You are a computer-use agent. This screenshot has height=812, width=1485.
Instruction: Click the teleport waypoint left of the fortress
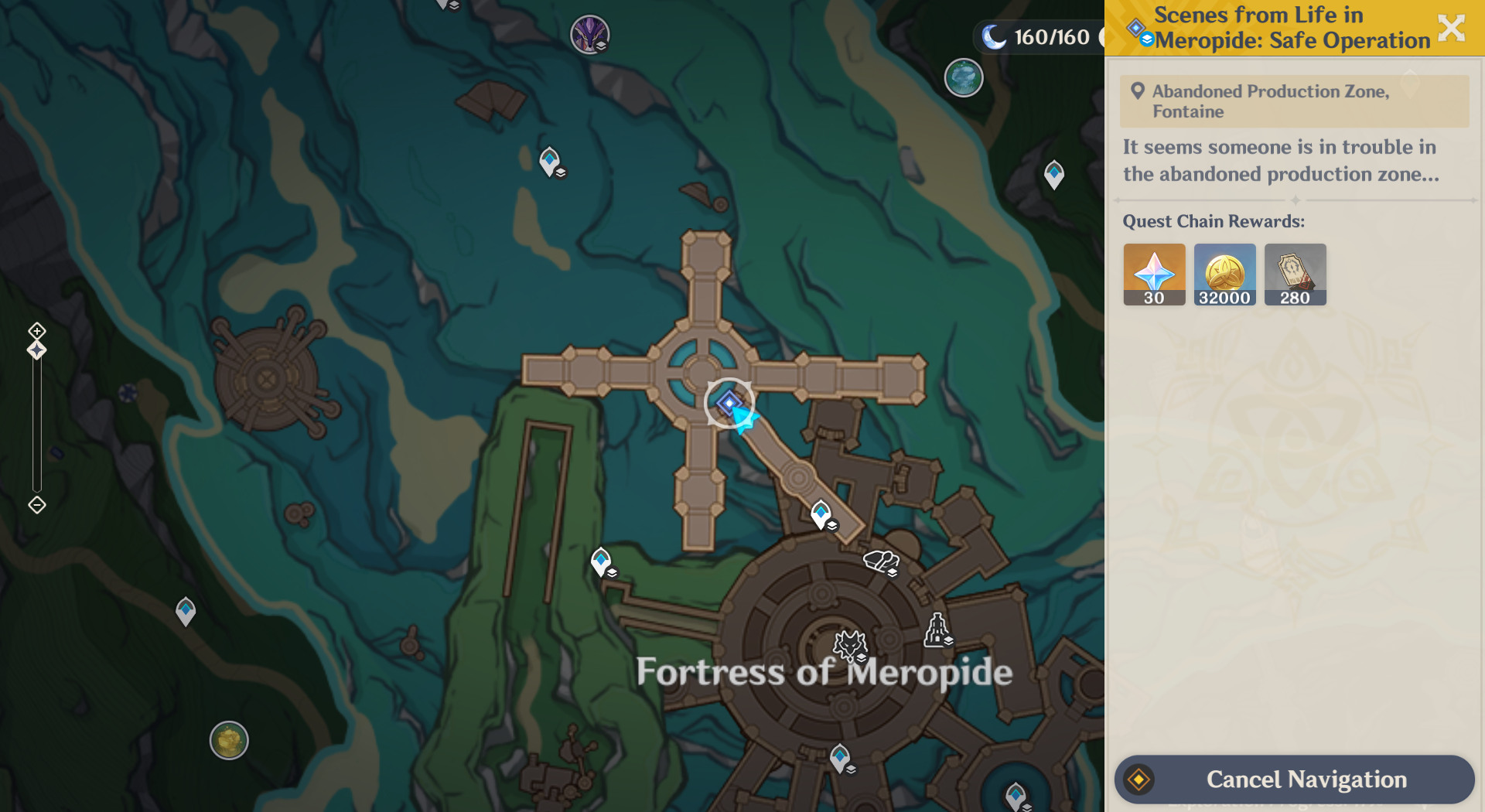coord(601,562)
